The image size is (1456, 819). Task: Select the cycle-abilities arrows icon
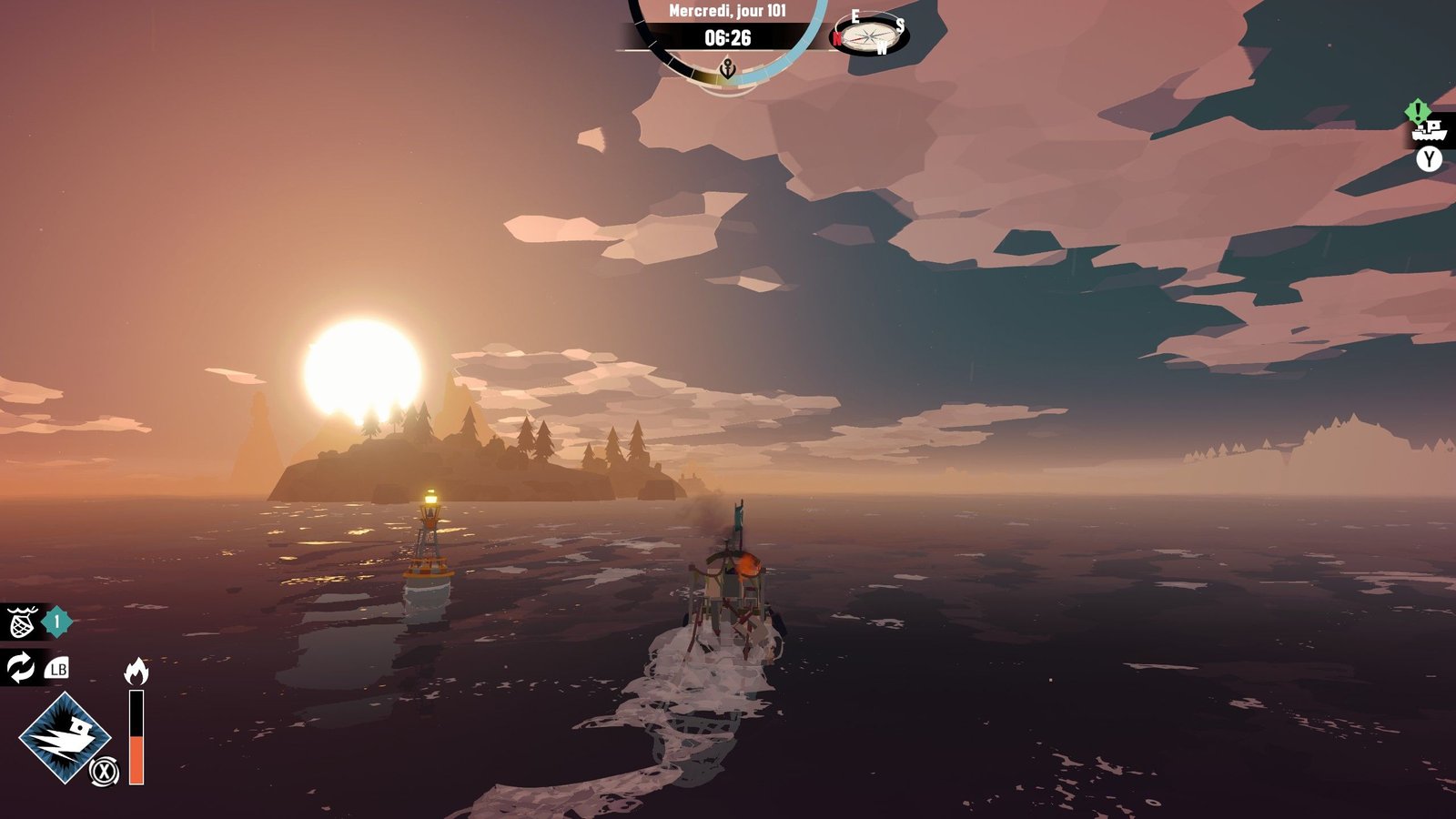click(20, 668)
